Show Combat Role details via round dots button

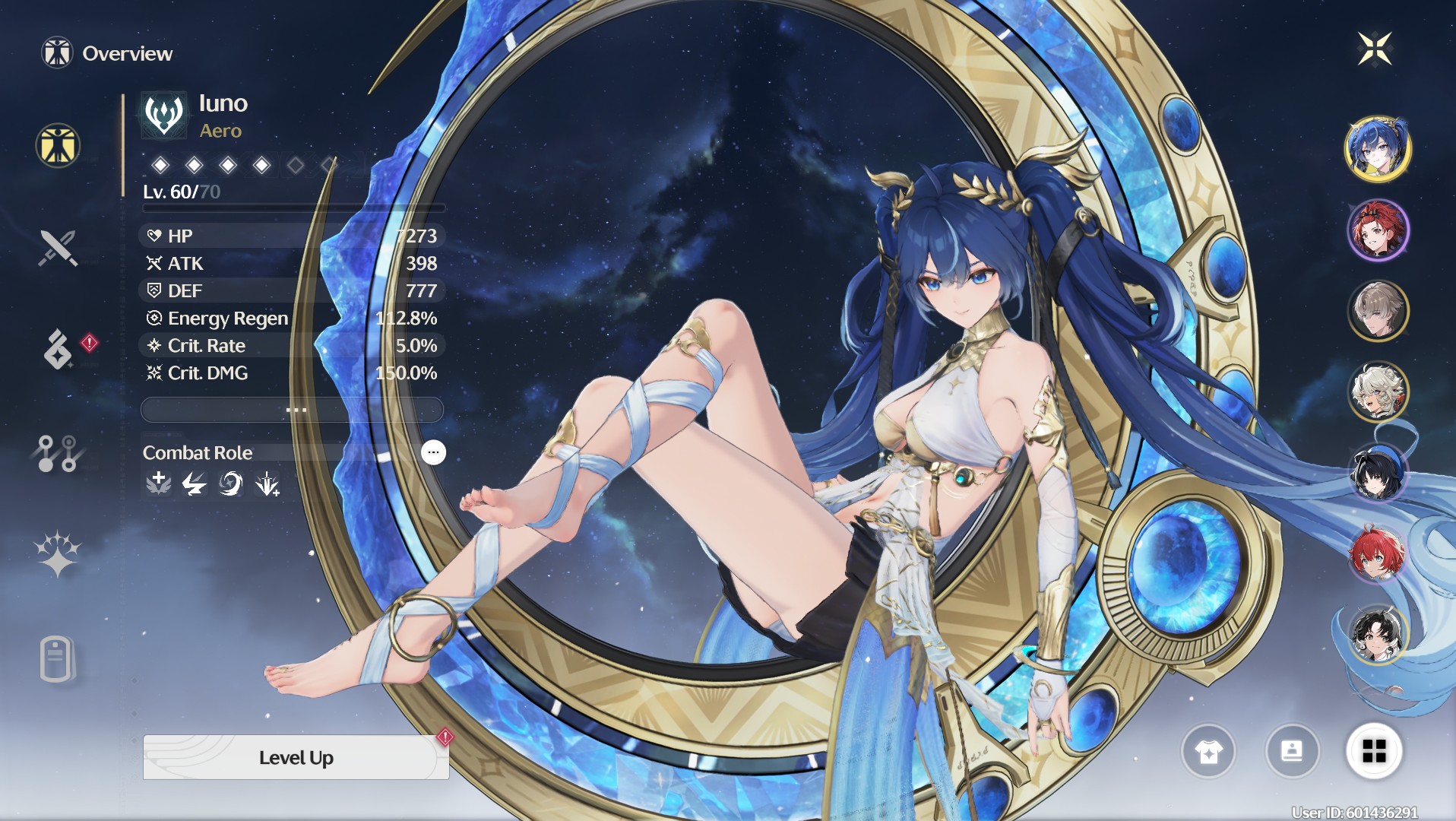point(433,452)
